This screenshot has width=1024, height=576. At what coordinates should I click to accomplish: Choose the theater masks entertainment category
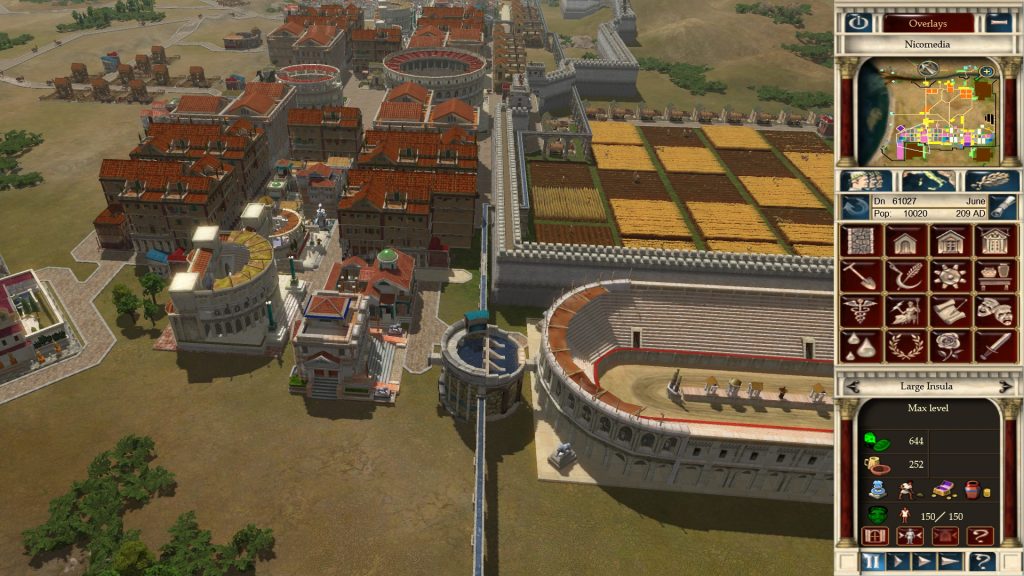(x=995, y=310)
